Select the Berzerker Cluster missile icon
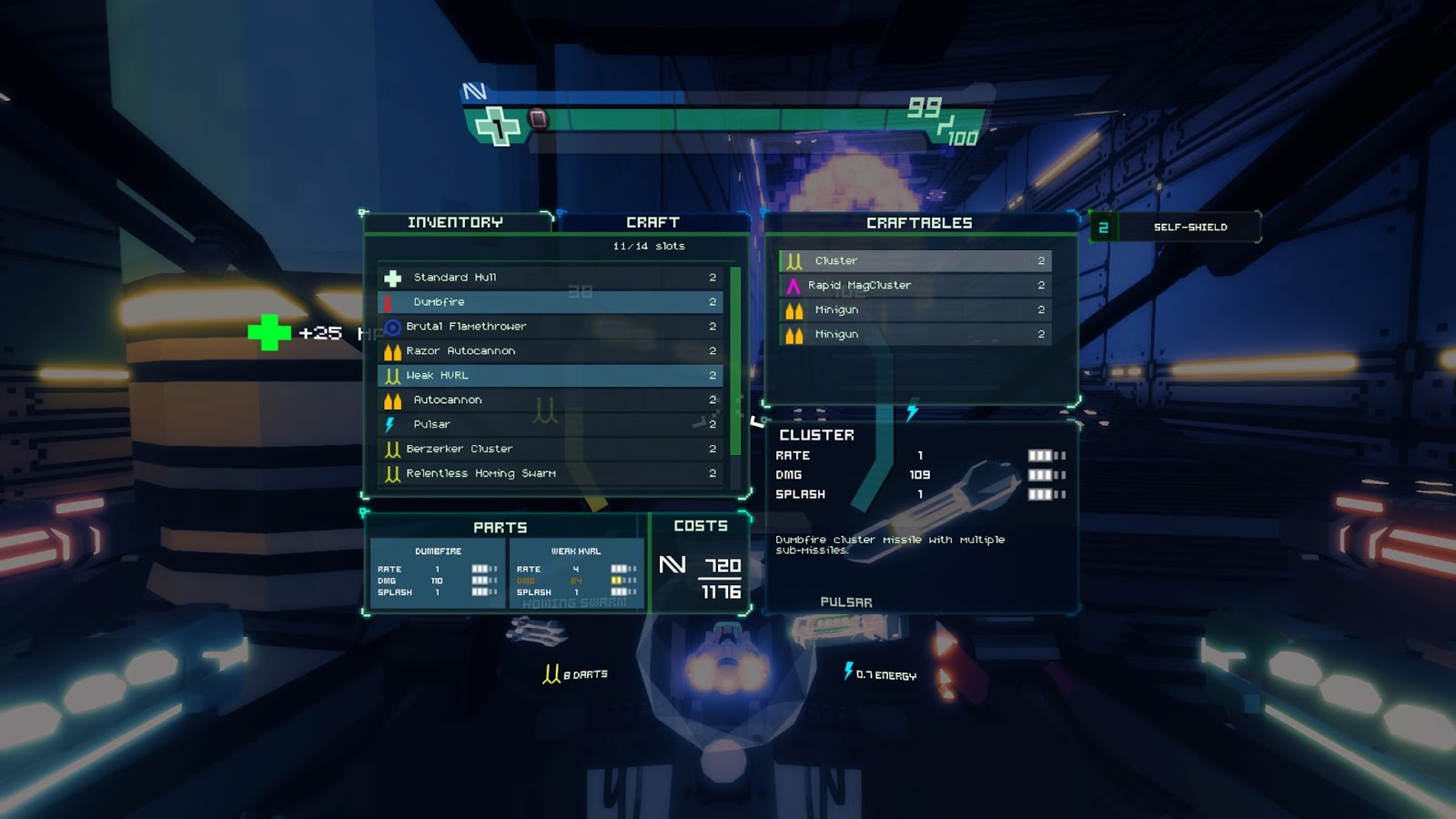This screenshot has height=819, width=1456. point(392,448)
